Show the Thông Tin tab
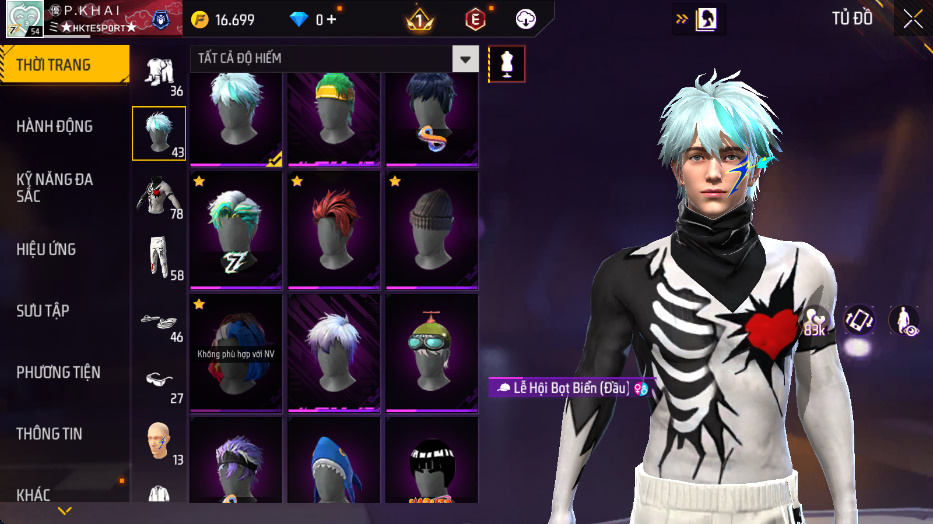The height and width of the screenshot is (524, 933). point(50,434)
